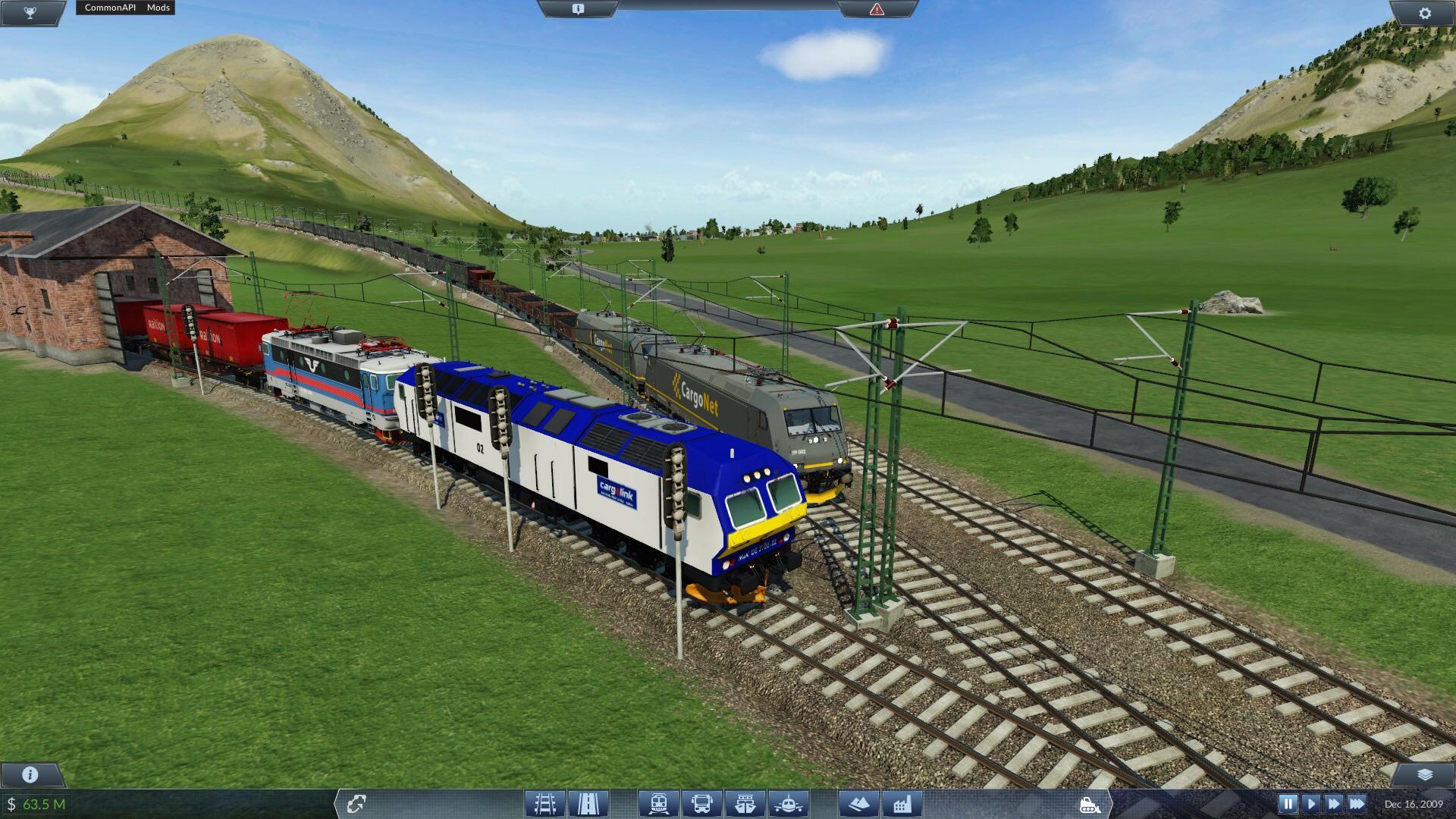The image size is (1456, 819).
Task: Open the railway track construction tool
Action: pyautogui.click(x=544, y=802)
